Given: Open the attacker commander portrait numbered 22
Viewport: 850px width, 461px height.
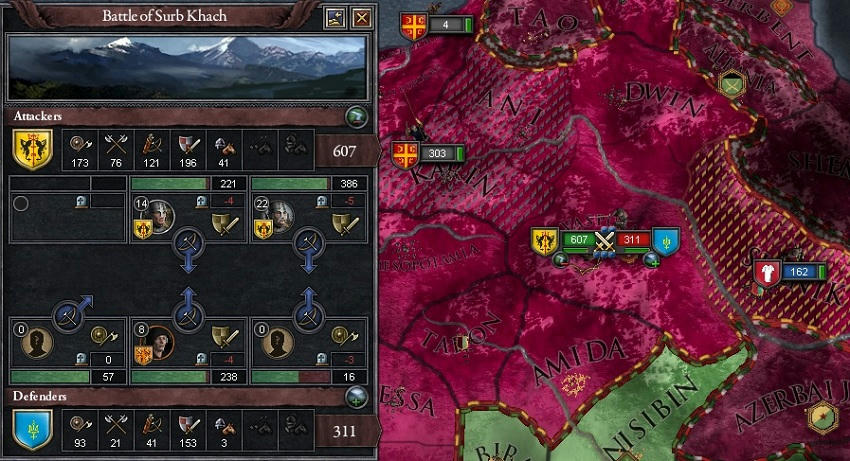Looking at the screenshot, I should tap(280, 214).
